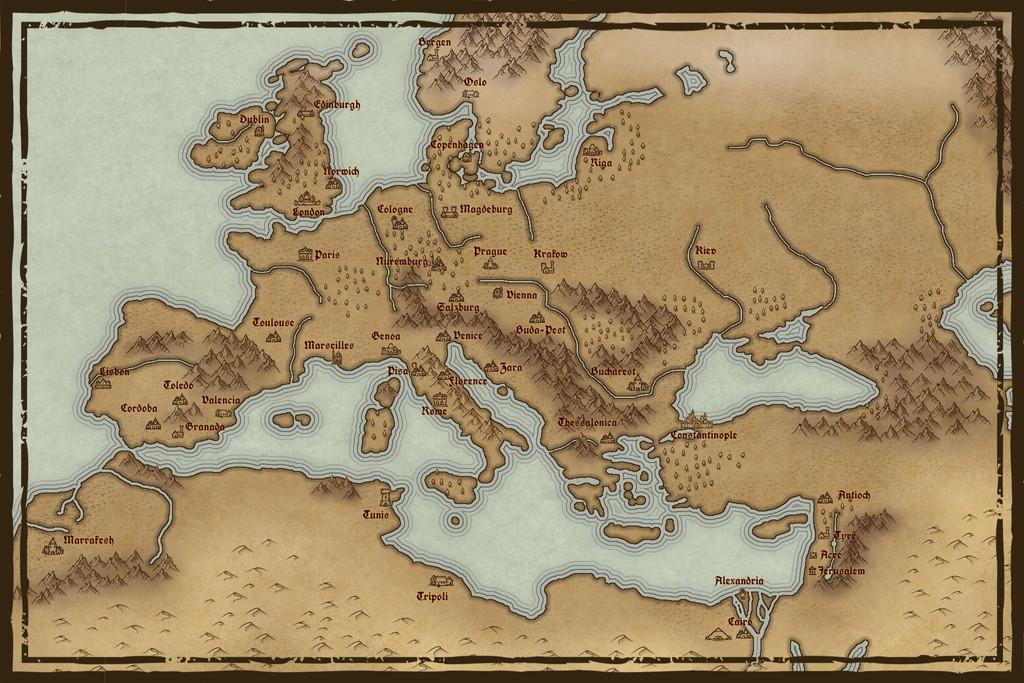
Task: Select the Antioch city marker
Action: (x=825, y=496)
